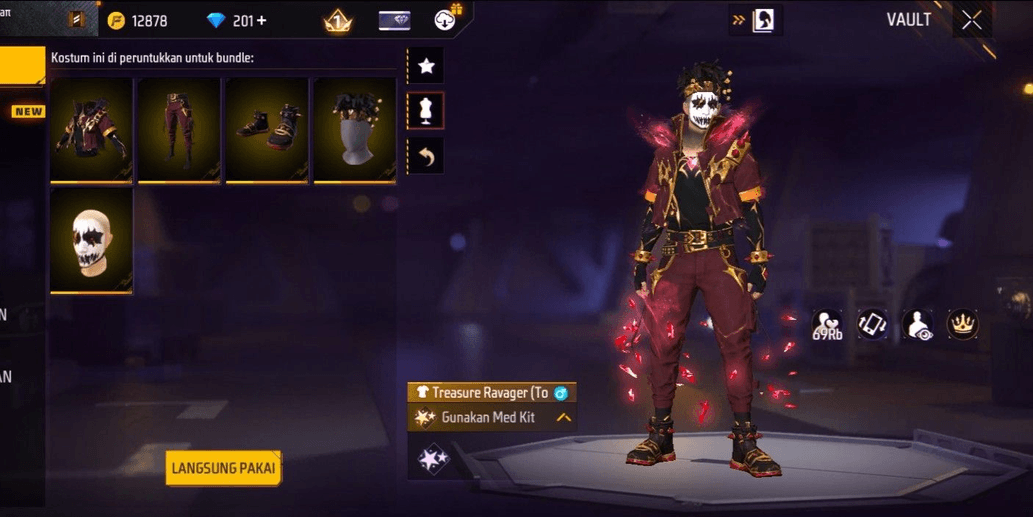This screenshot has width=1033, height=517.
Task: Open the diamond card icon
Action: 394,21
